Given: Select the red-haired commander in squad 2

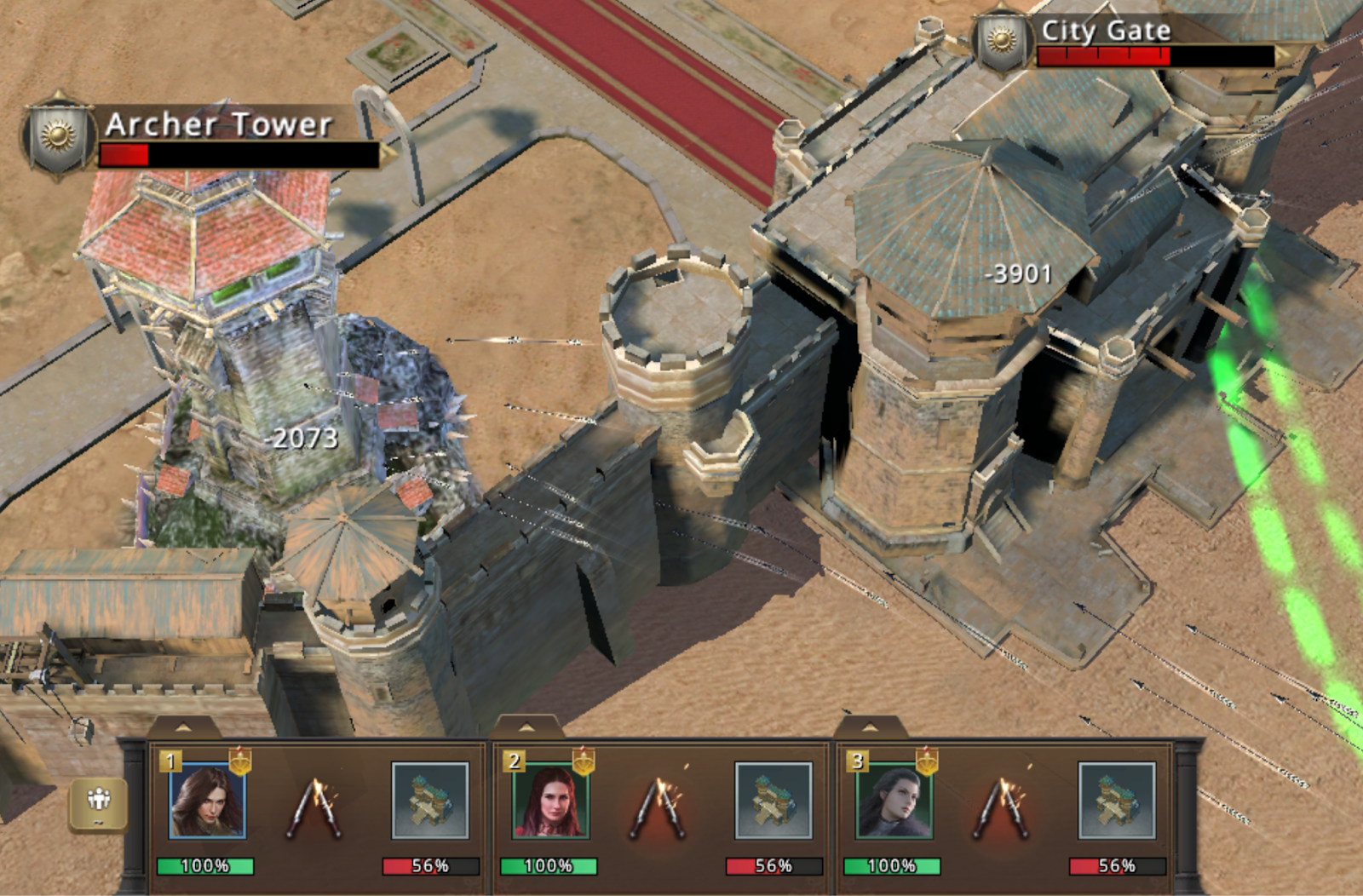Looking at the screenshot, I should click(x=550, y=801).
